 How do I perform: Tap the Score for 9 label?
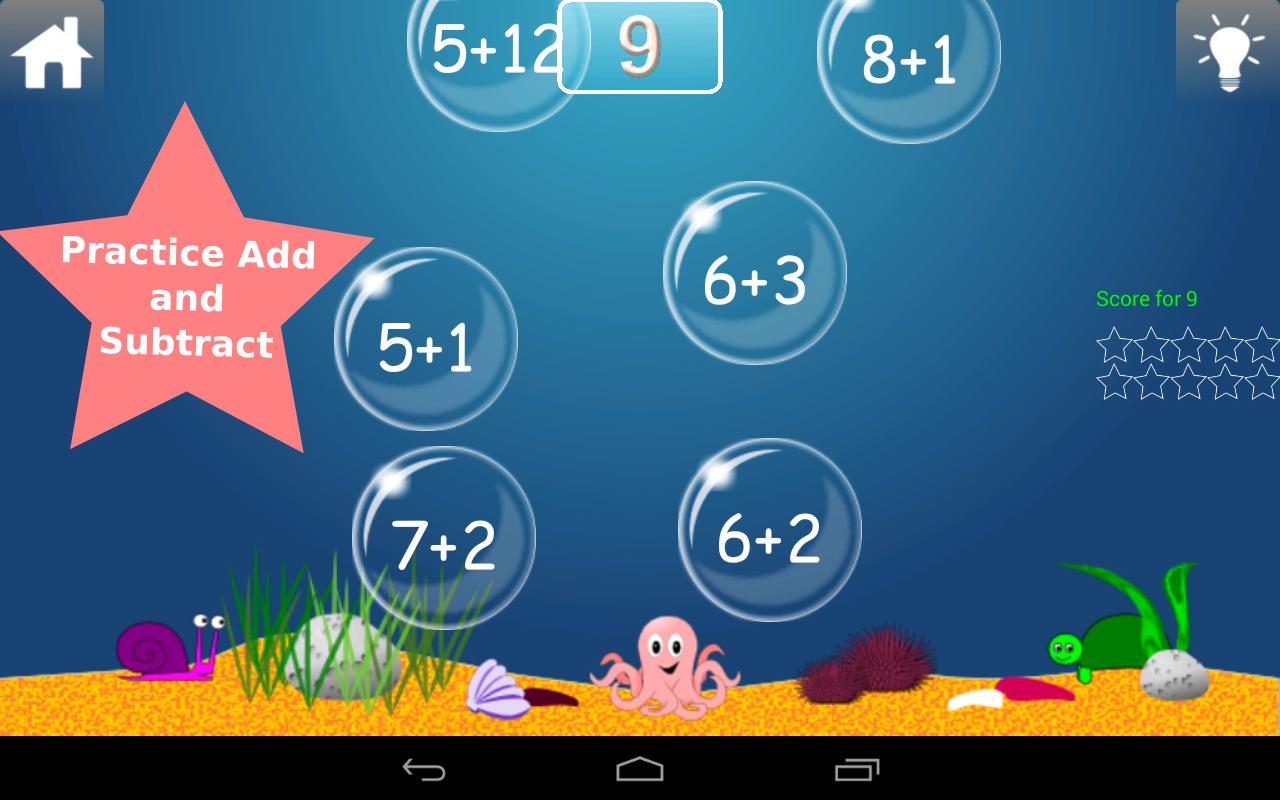(1147, 298)
